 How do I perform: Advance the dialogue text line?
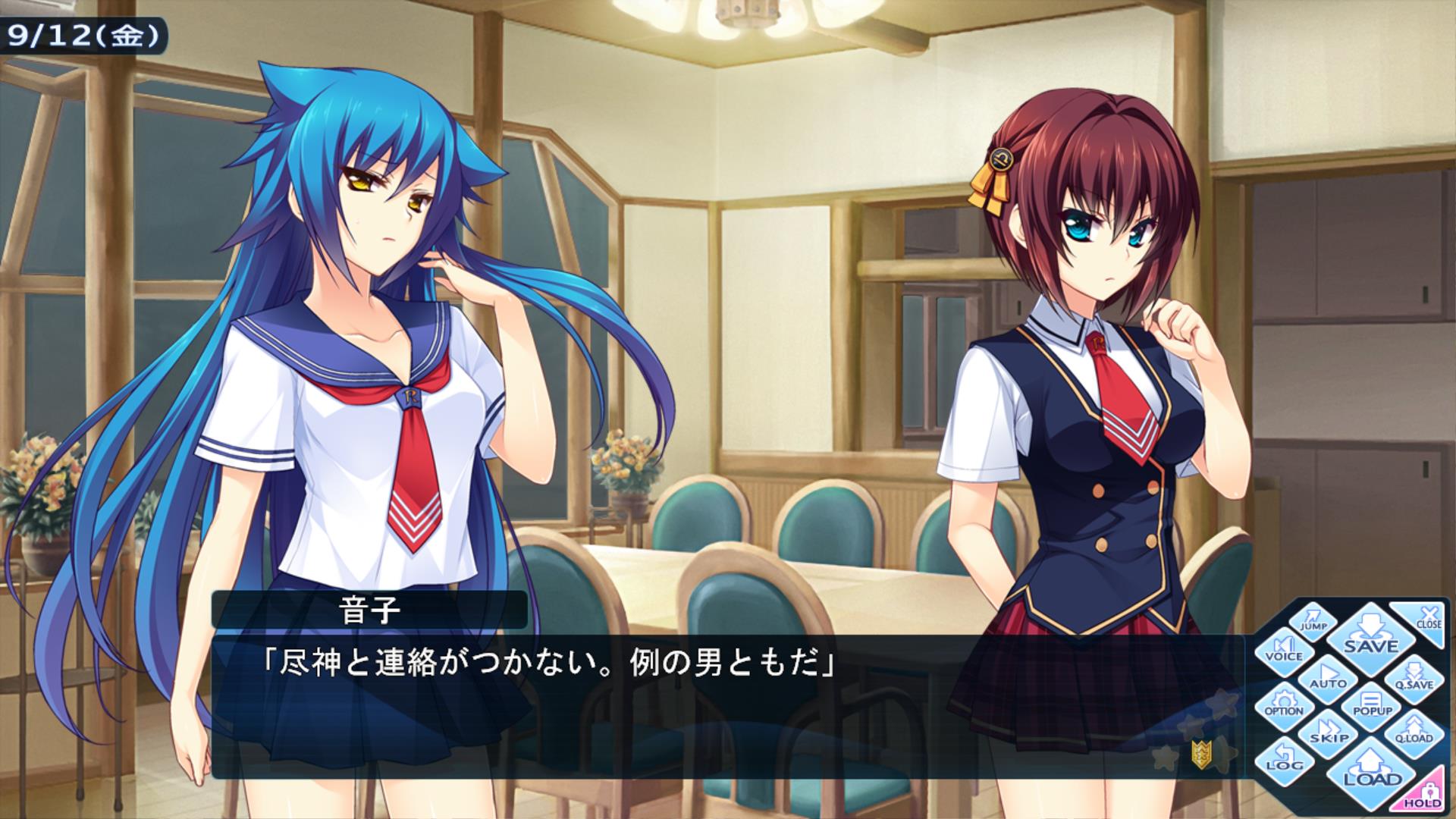point(682,705)
